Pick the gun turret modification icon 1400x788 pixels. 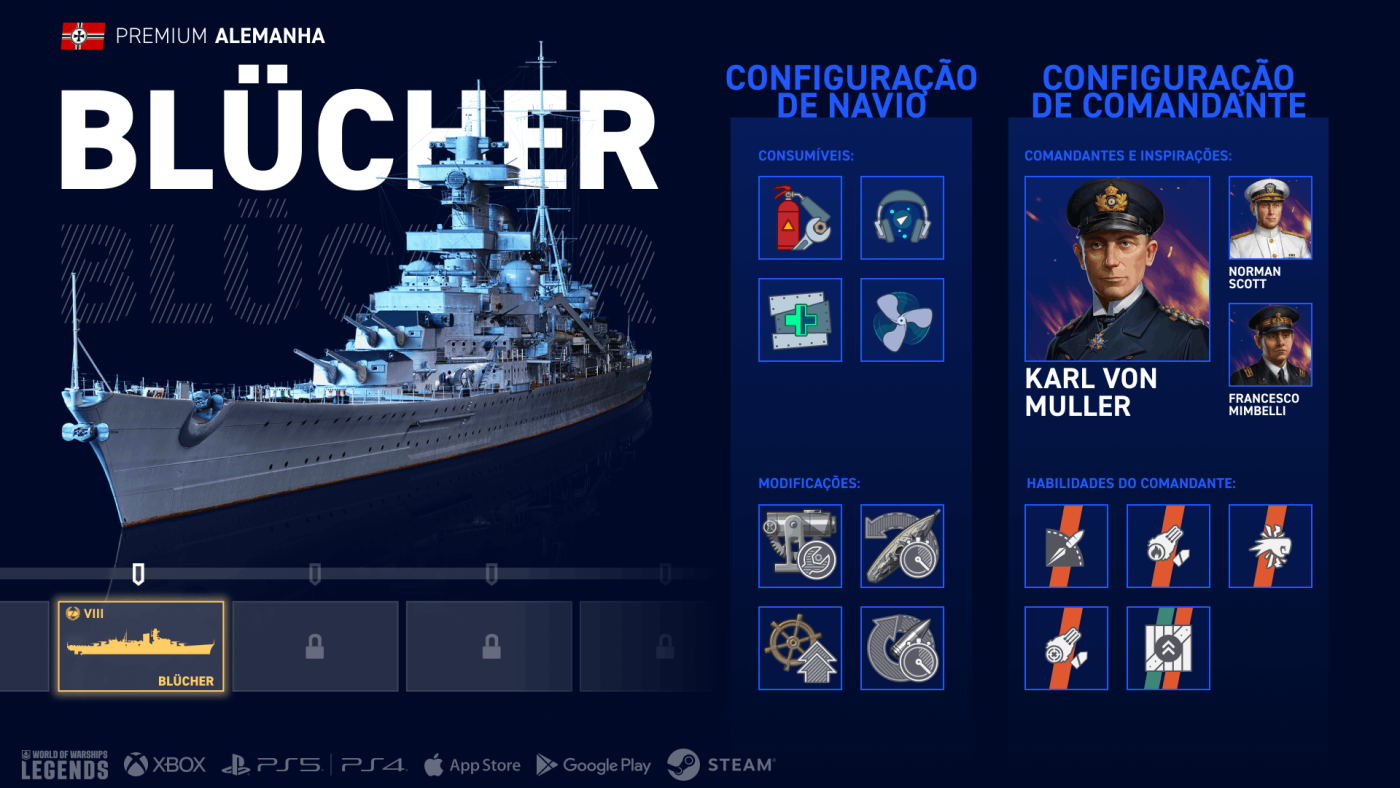click(800, 546)
